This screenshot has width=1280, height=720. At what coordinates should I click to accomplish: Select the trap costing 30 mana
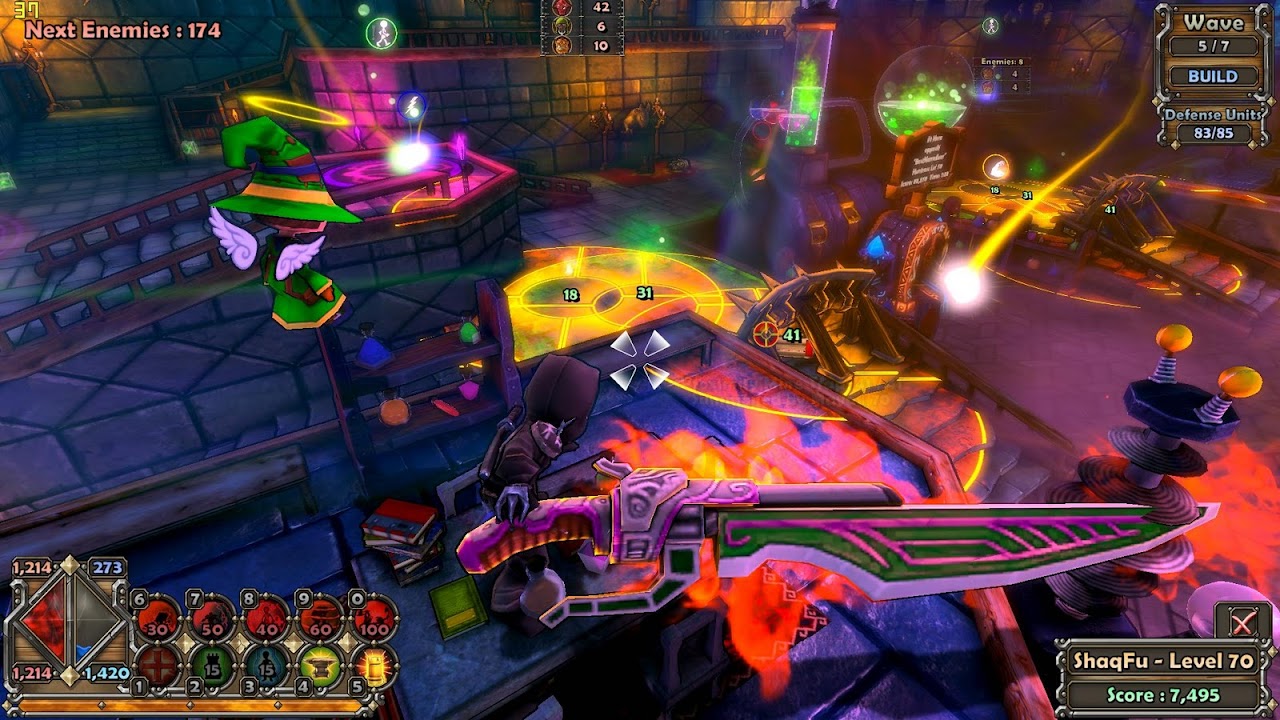pyautogui.click(x=157, y=621)
